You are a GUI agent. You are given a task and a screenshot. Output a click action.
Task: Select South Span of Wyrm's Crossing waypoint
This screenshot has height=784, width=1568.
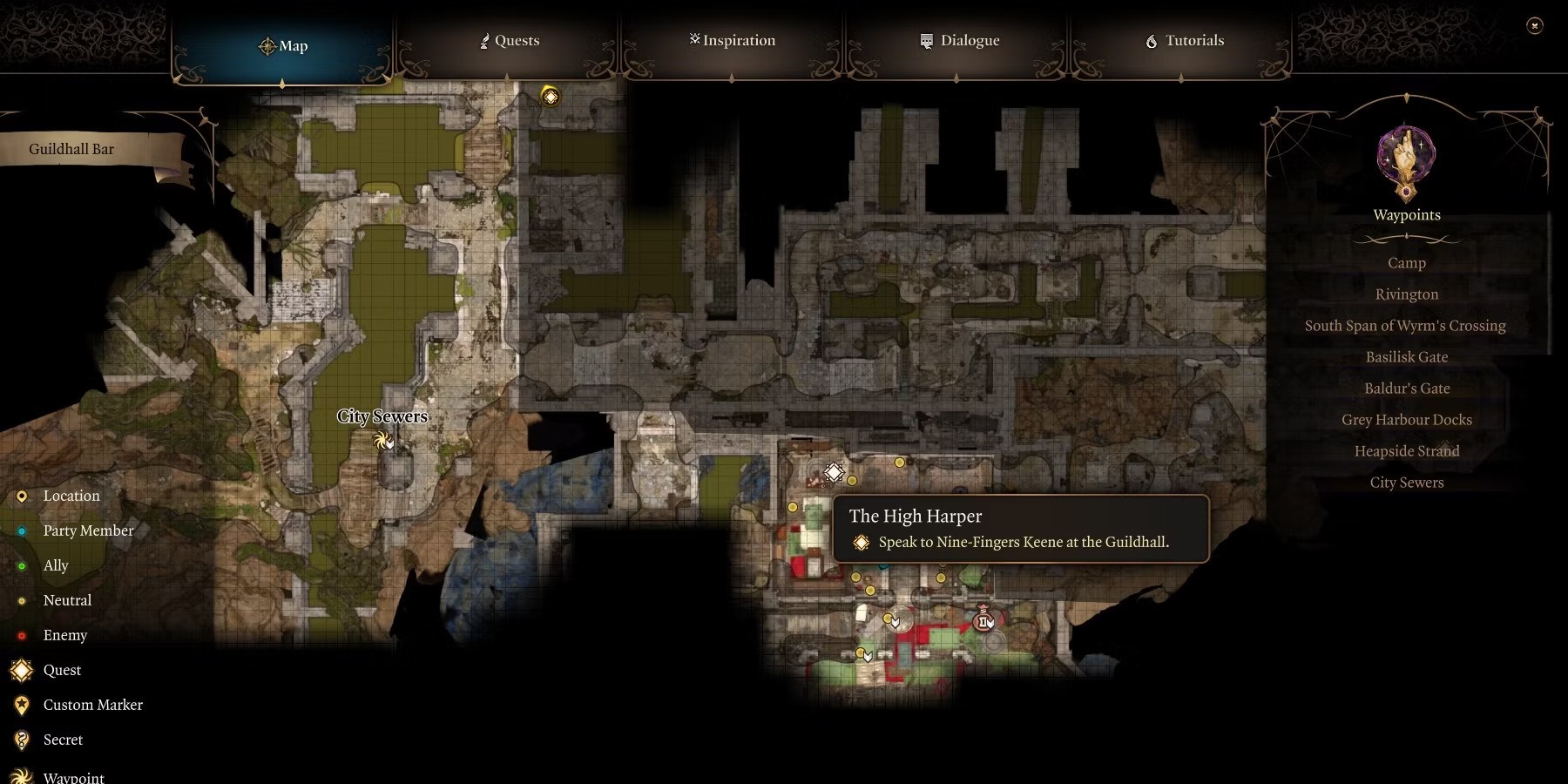(x=1404, y=326)
